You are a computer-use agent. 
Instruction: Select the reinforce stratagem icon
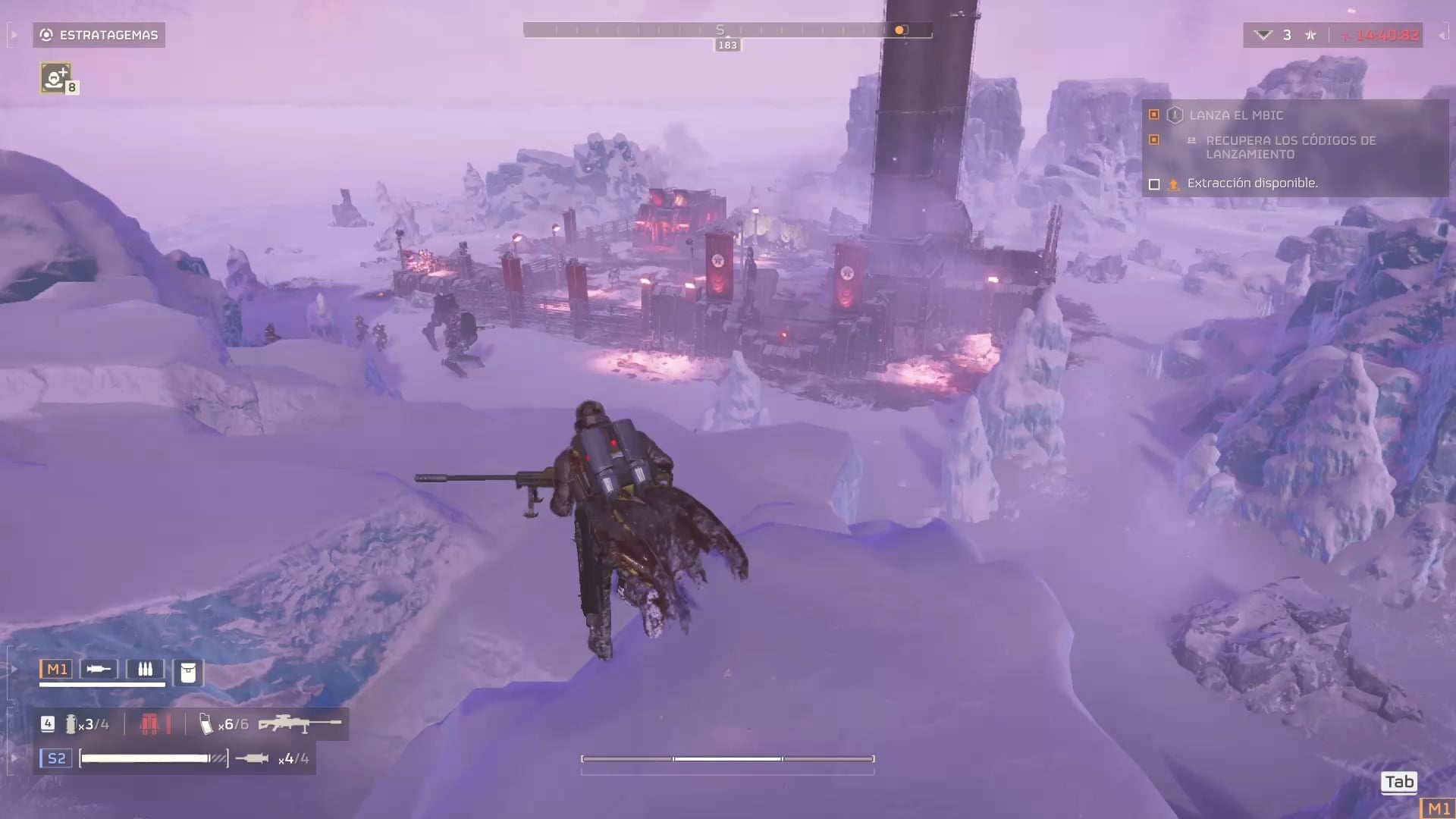[x=55, y=77]
